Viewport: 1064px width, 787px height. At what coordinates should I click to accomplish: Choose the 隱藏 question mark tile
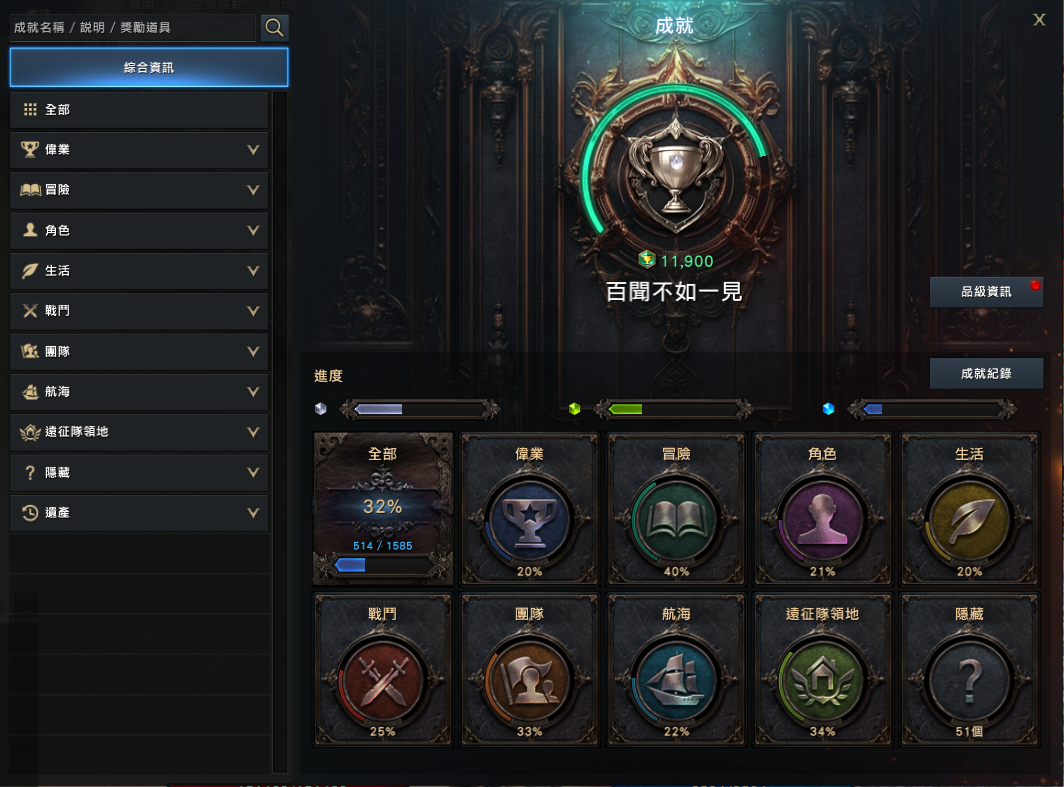969,669
